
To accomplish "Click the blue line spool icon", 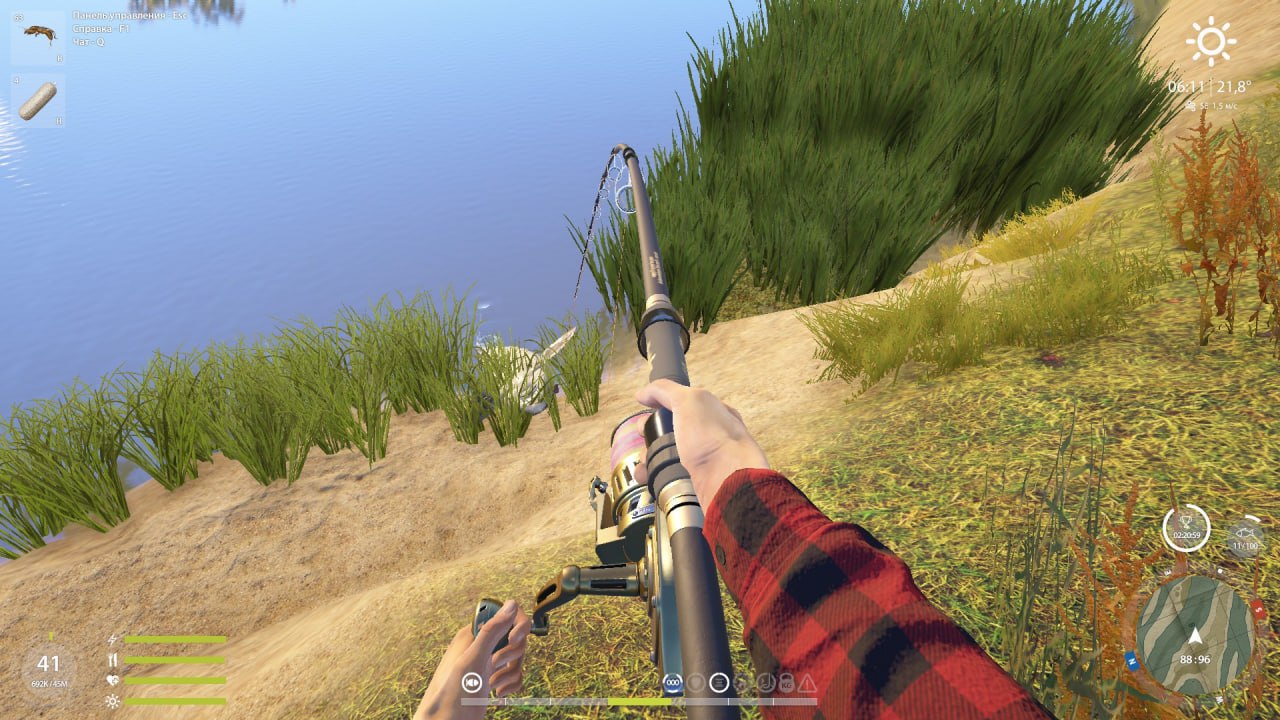I will point(673,683).
